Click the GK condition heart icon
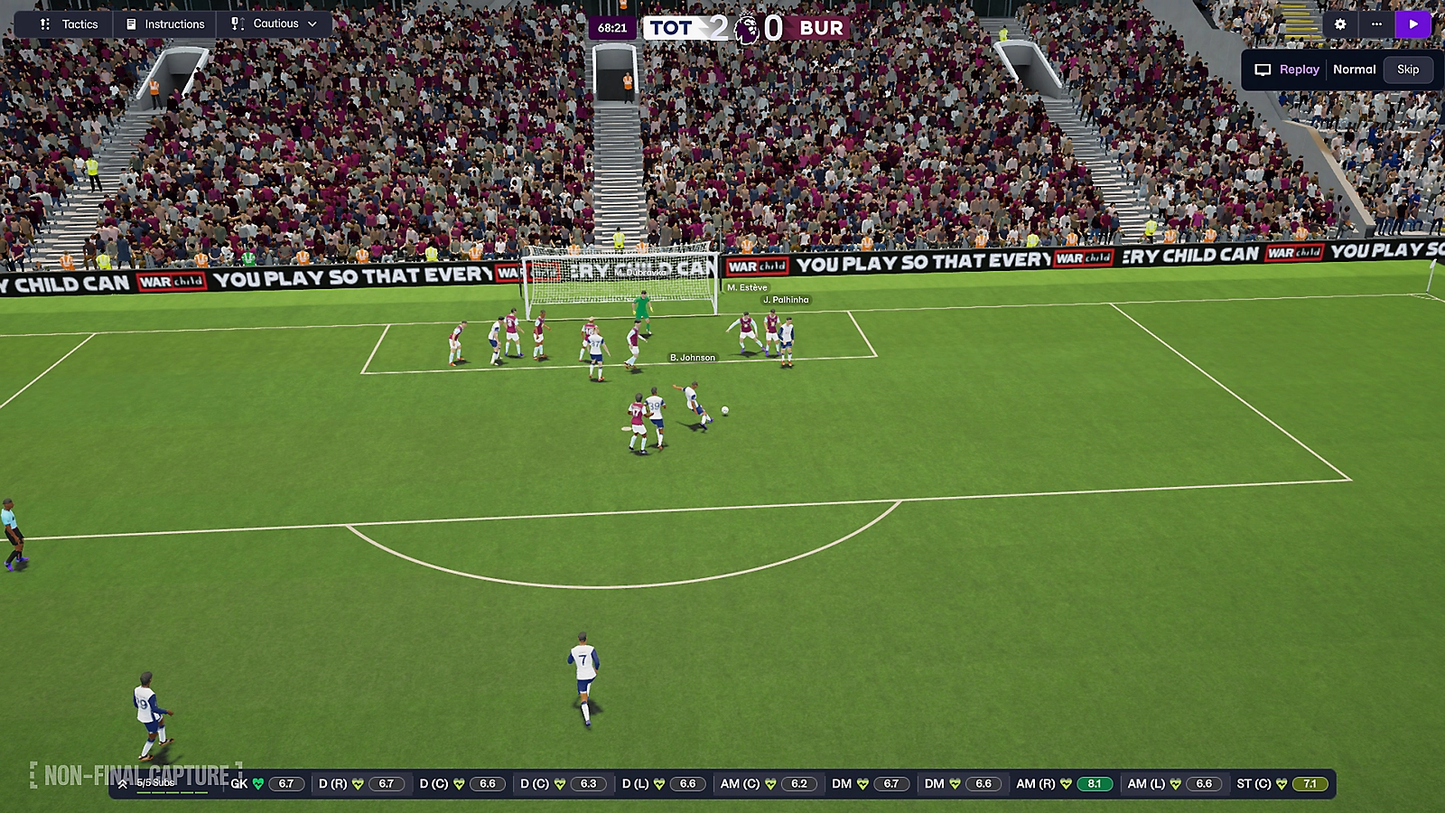1445x813 pixels. point(257,783)
